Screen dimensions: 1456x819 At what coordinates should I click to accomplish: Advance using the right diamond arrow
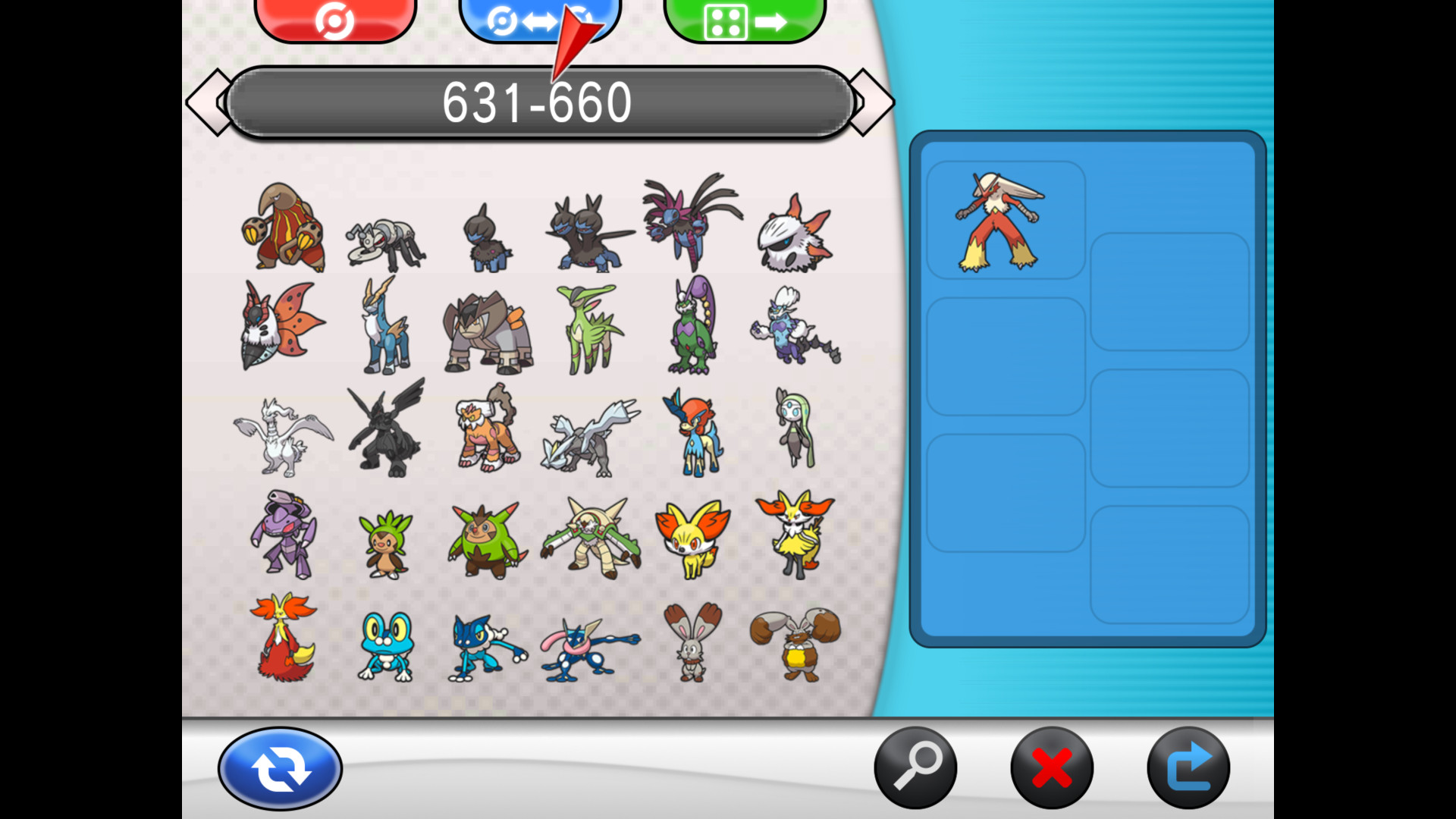[873, 101]
